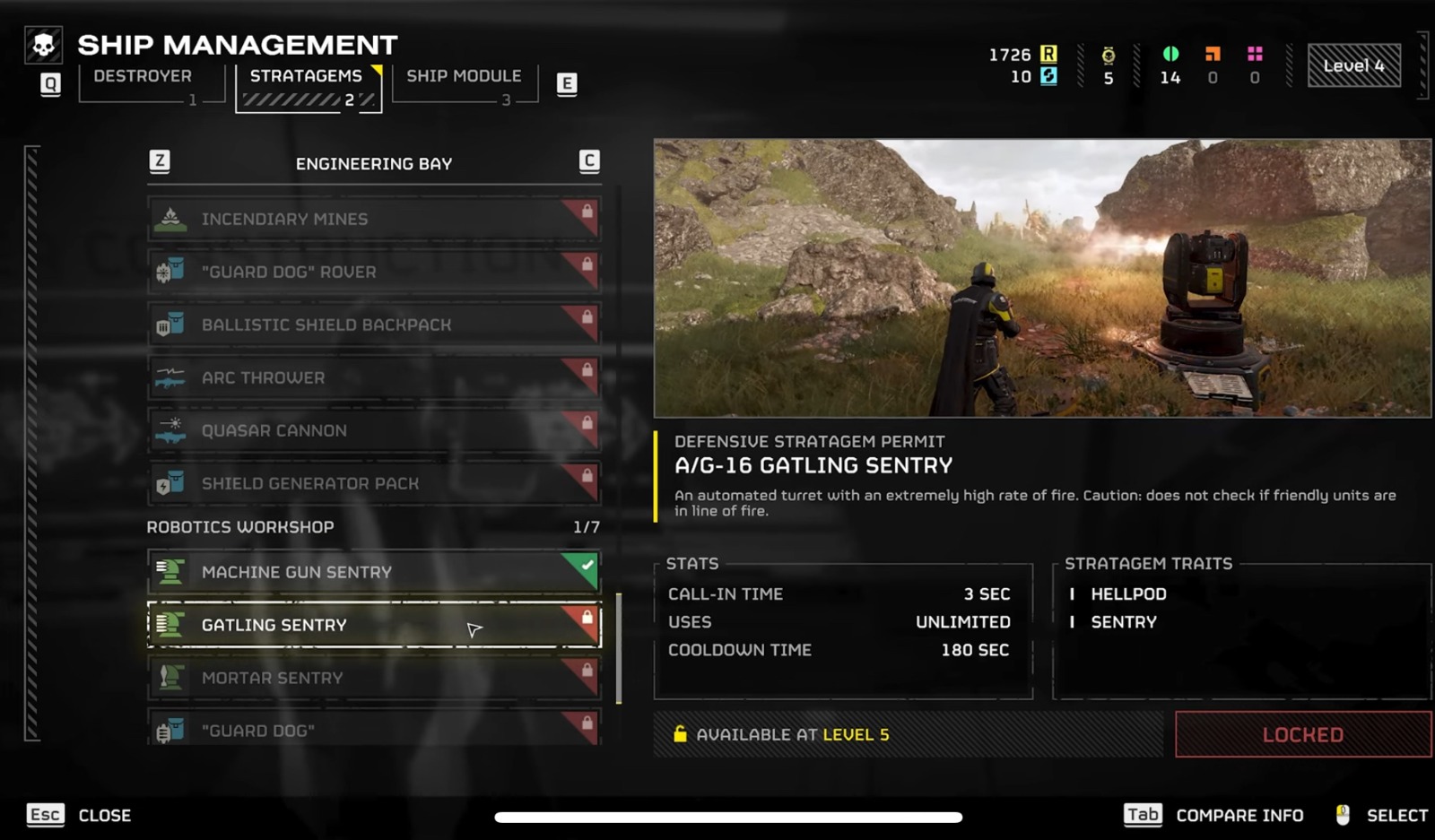1435x840 pixels.
Task: Select the Incendiary Mines stratagem
Action: point(374,219)
